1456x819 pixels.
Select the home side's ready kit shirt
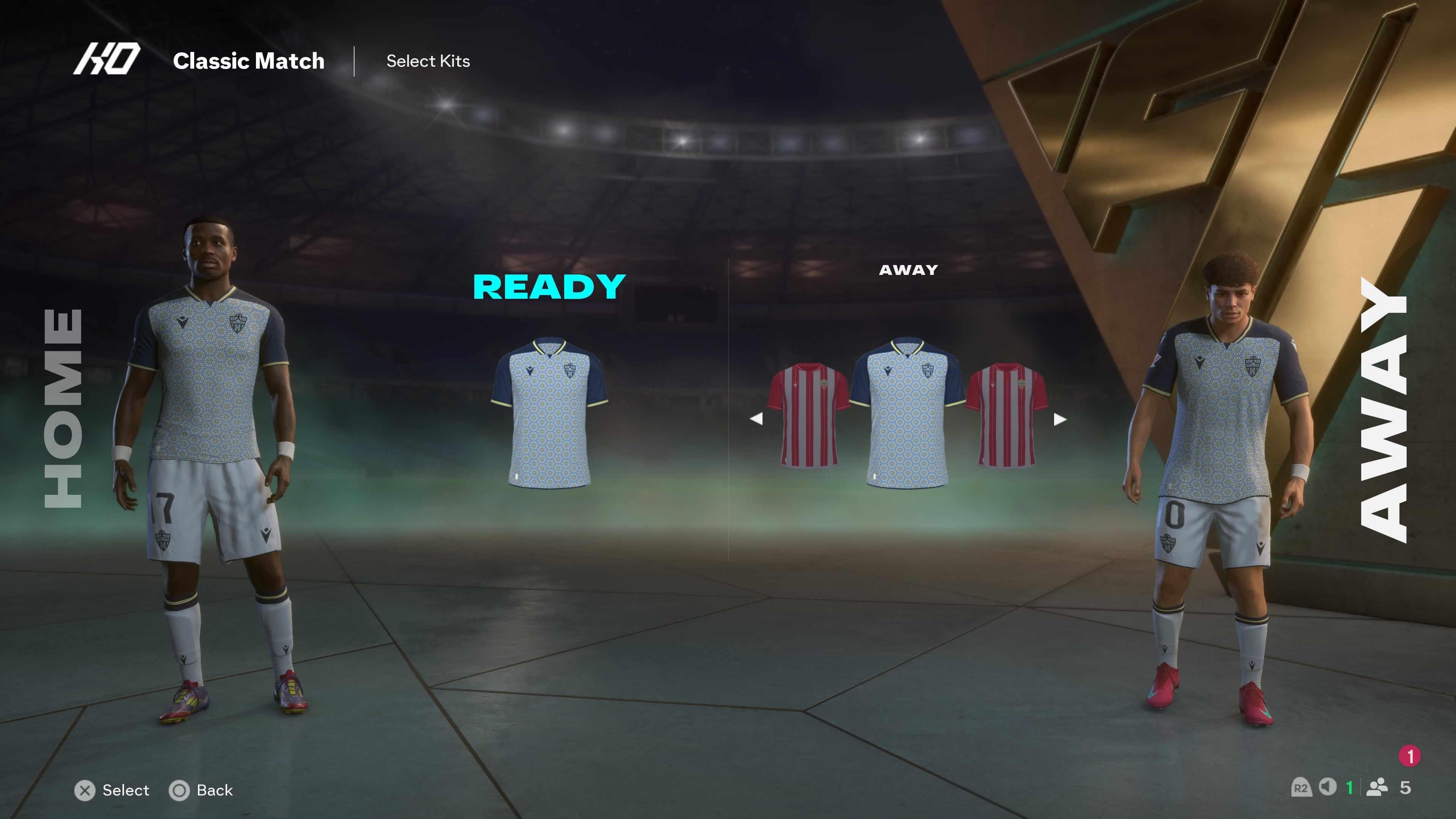click(x=549, y=413)
